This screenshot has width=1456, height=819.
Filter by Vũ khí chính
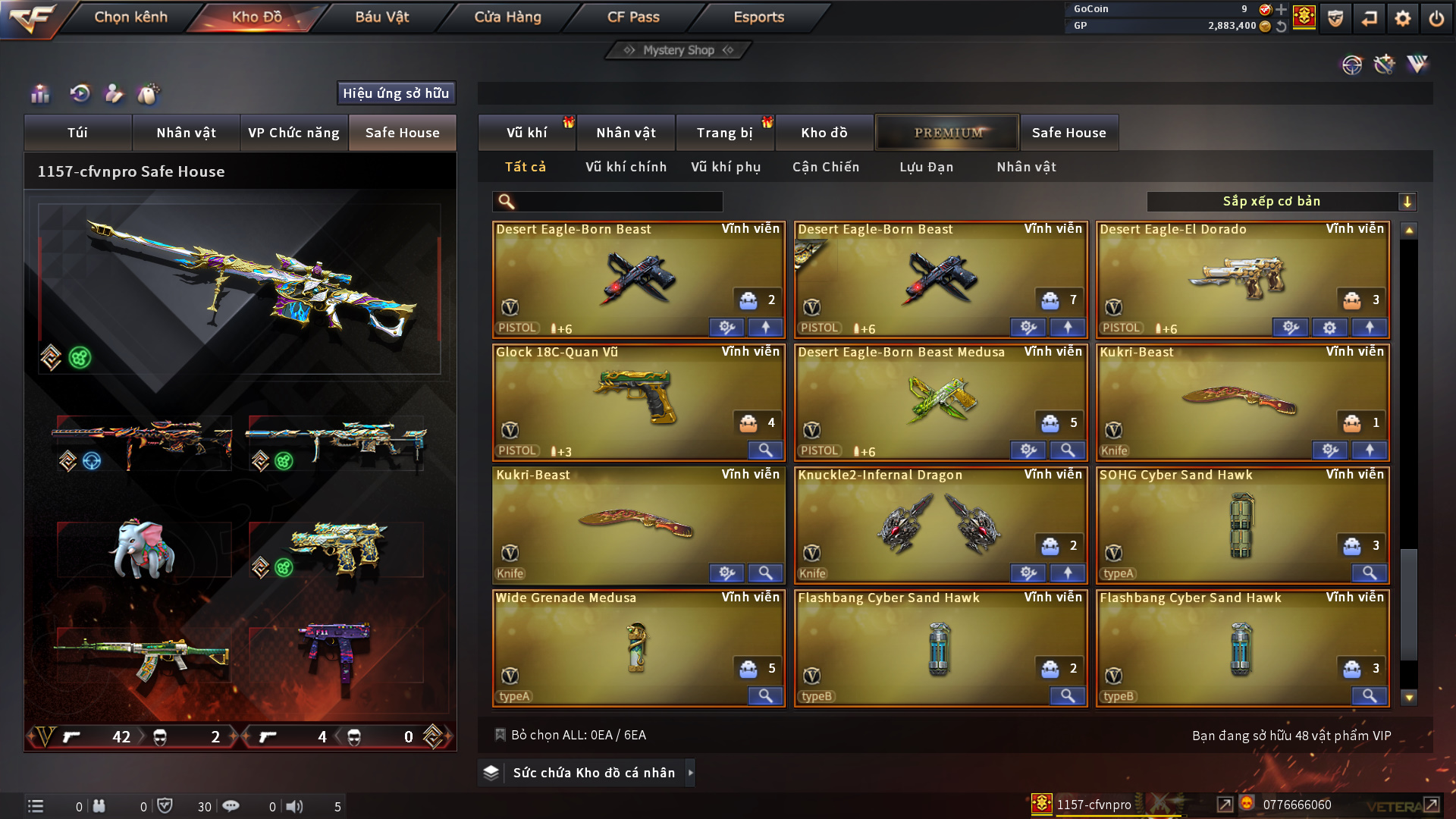[x=626, y=167]
